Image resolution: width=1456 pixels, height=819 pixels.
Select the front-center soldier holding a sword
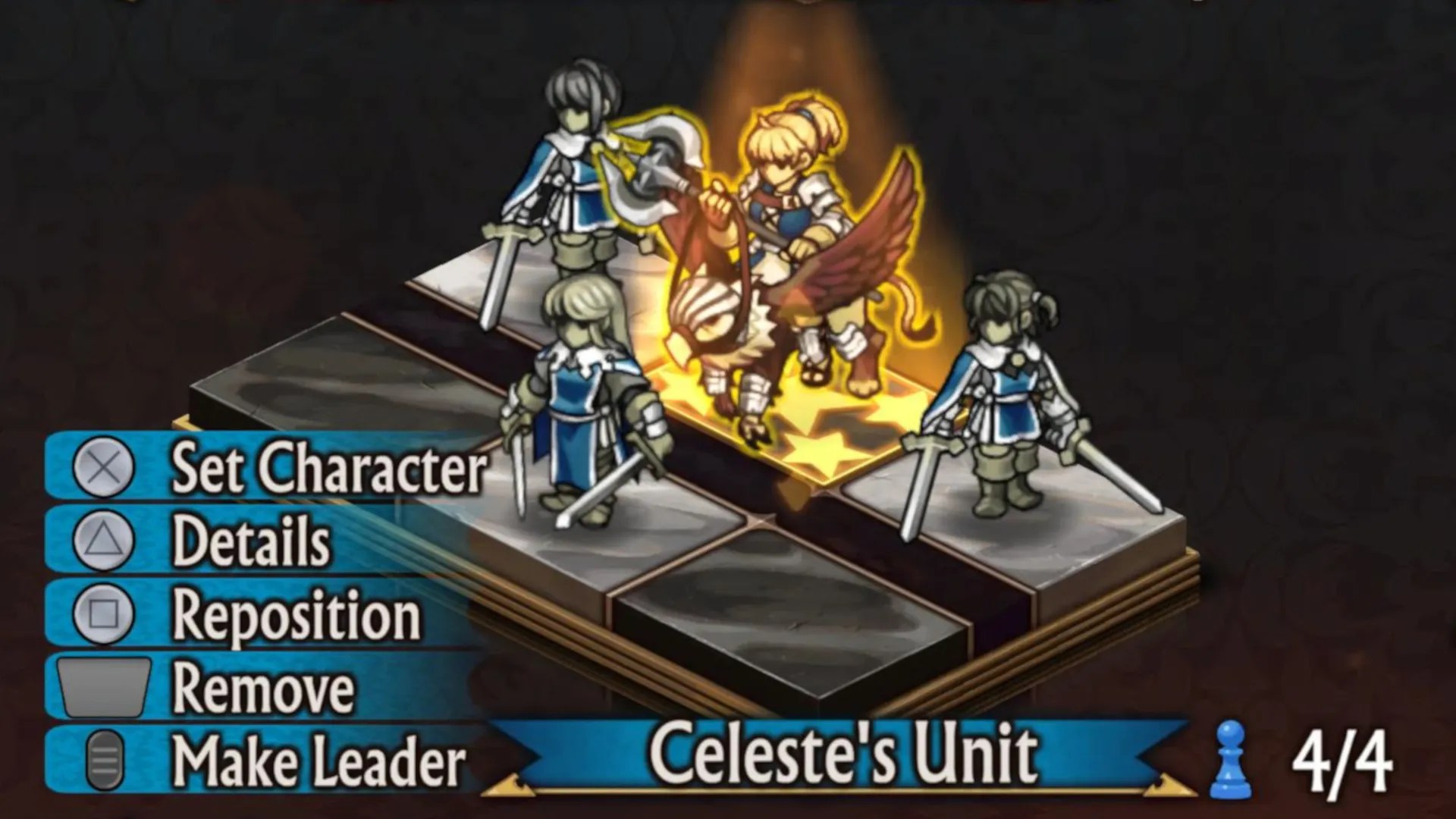click(x=584, y=409)
